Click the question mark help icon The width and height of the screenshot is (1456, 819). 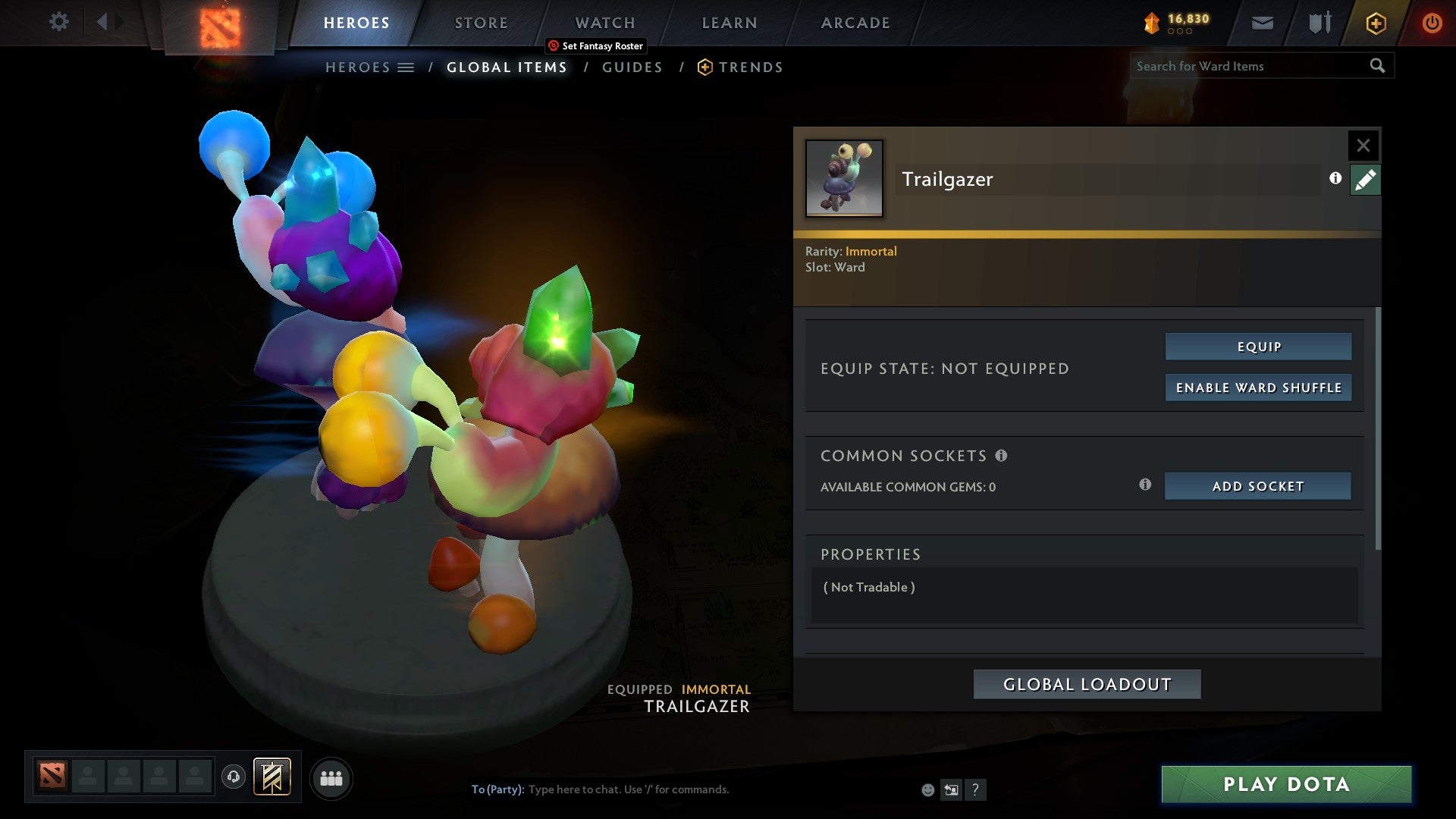pyautogui.click(x=976, y=789)
